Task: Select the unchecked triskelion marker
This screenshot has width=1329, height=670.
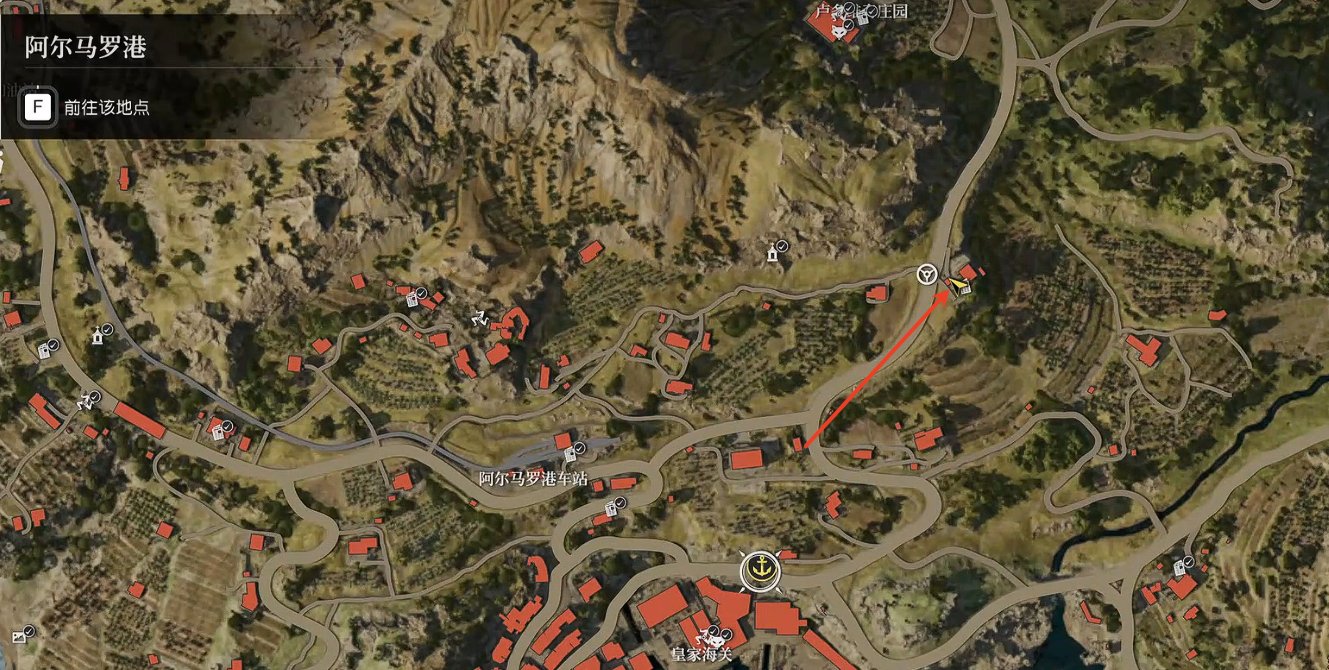Action: point(480,318)
